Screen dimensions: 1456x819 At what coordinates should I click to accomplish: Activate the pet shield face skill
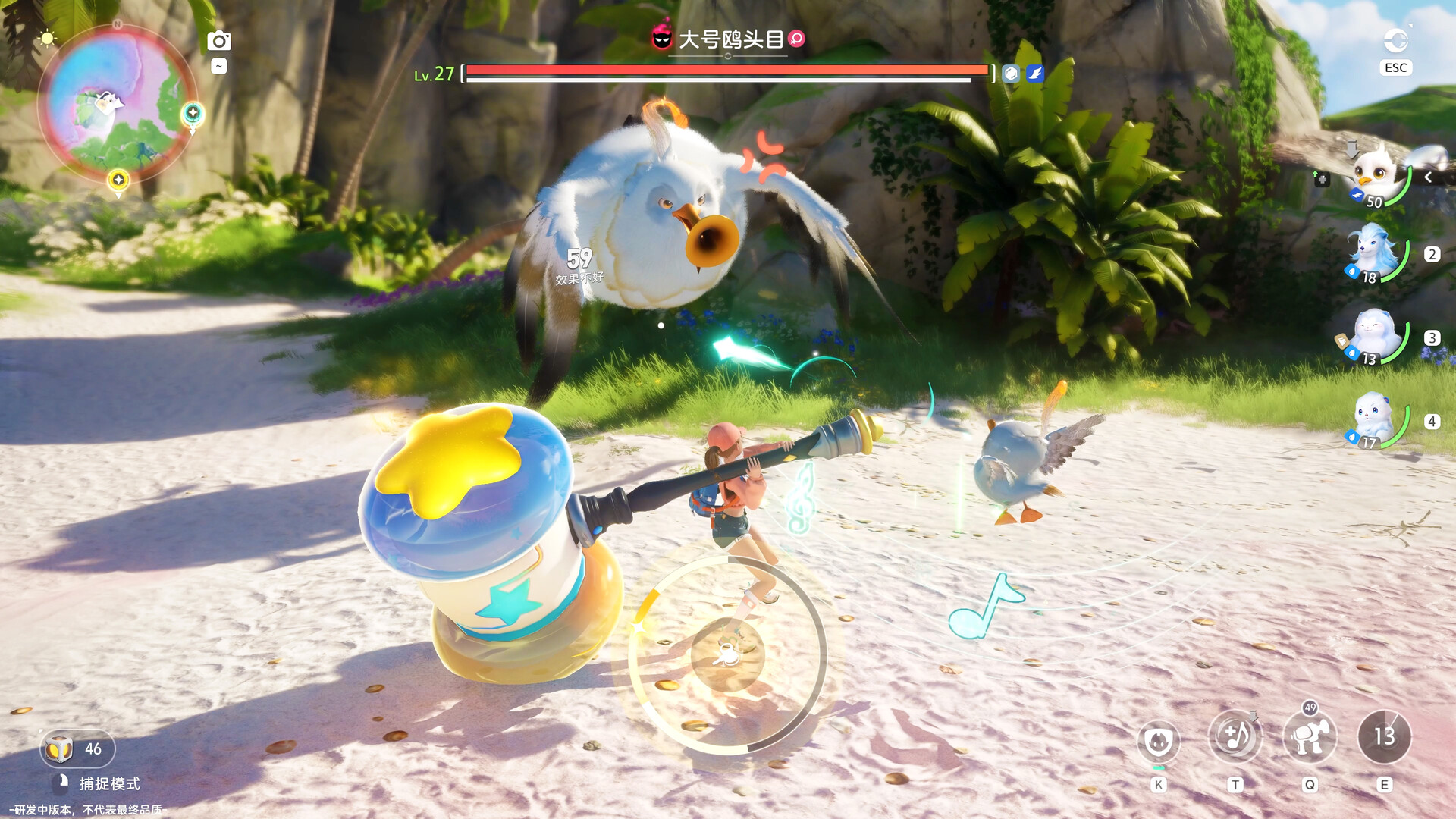tap(1159, 739)
